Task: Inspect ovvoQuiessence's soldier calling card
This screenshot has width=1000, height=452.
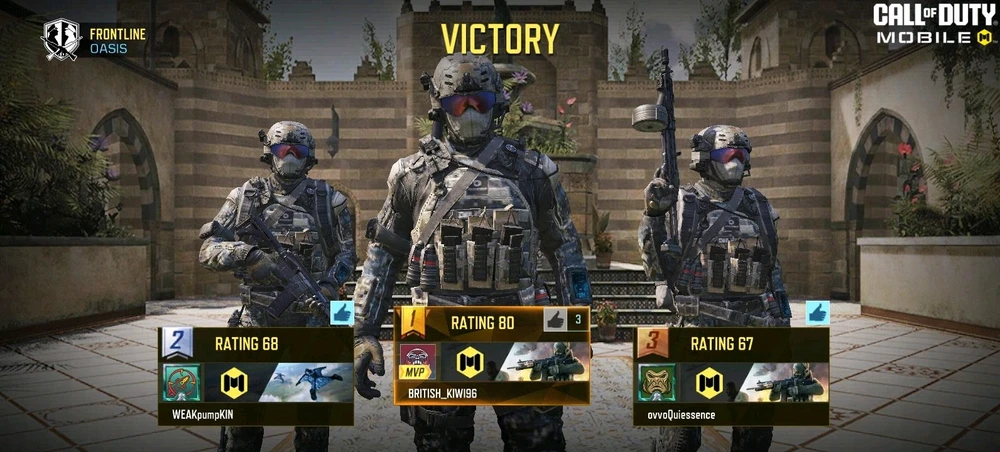Action: [x=784, y=382]
